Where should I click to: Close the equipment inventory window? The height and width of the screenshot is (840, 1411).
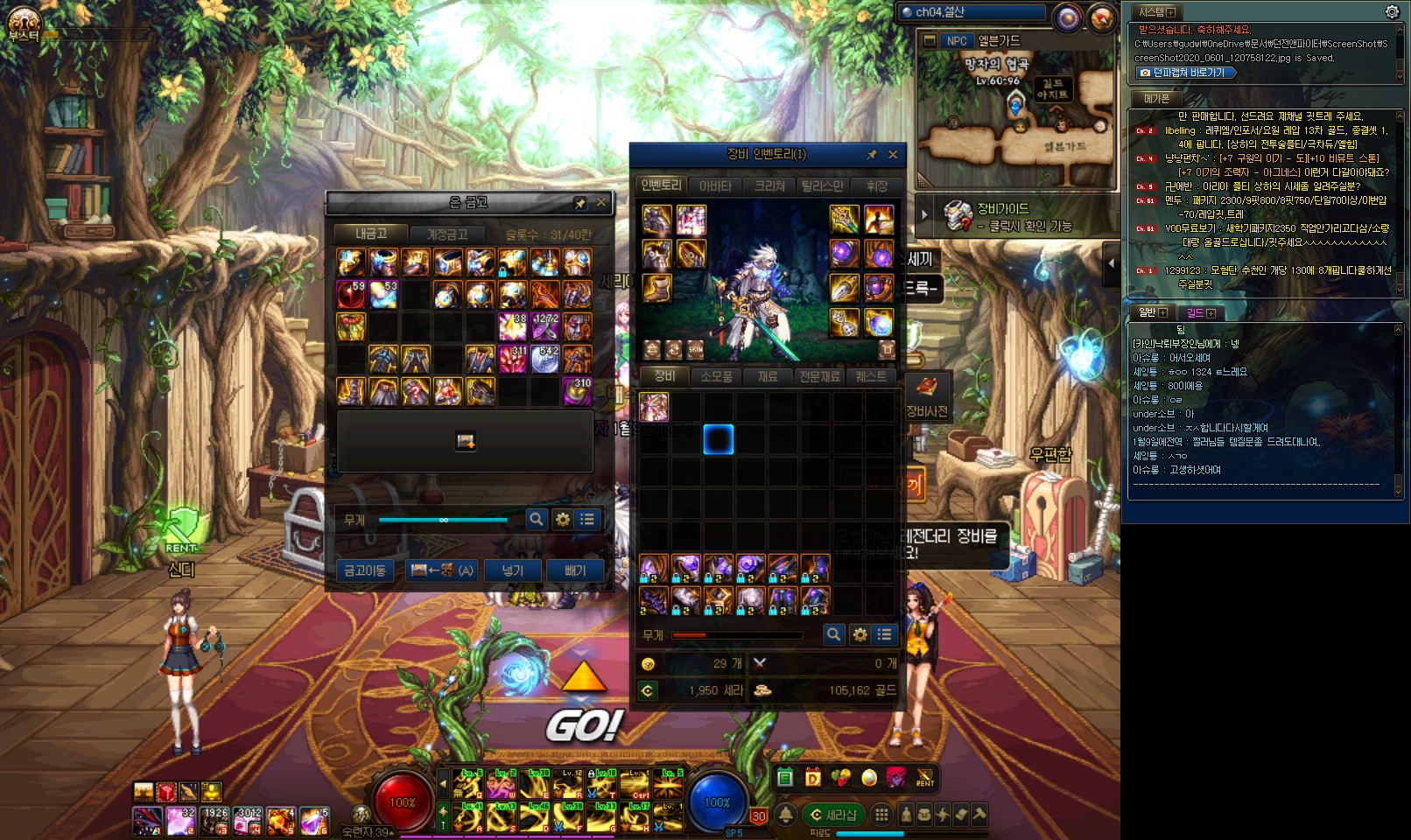pos(893,155)
